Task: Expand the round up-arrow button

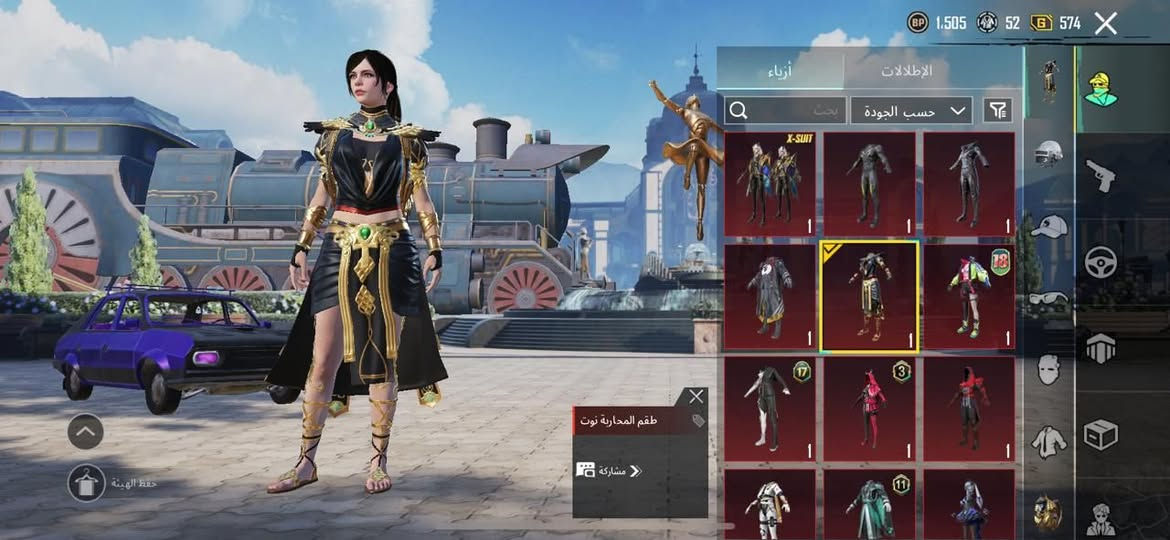Action: coord(86,432)
